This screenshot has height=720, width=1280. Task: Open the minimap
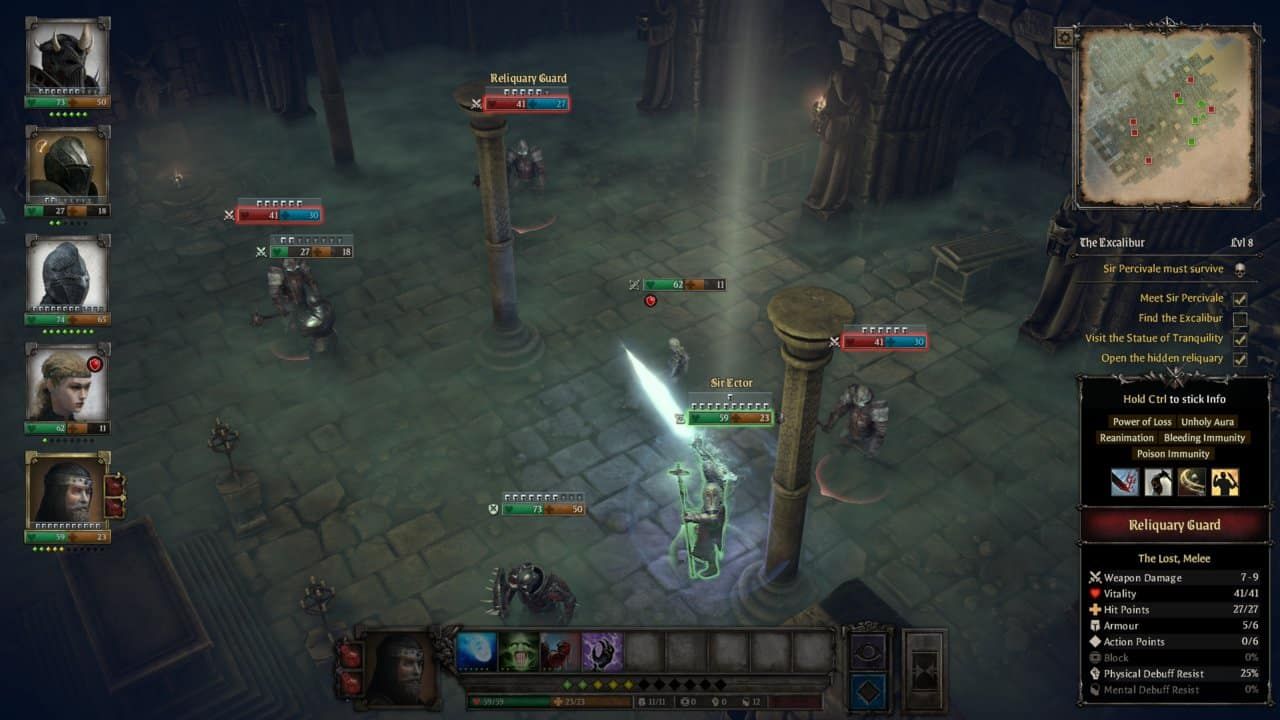(x=1166, y=115)
